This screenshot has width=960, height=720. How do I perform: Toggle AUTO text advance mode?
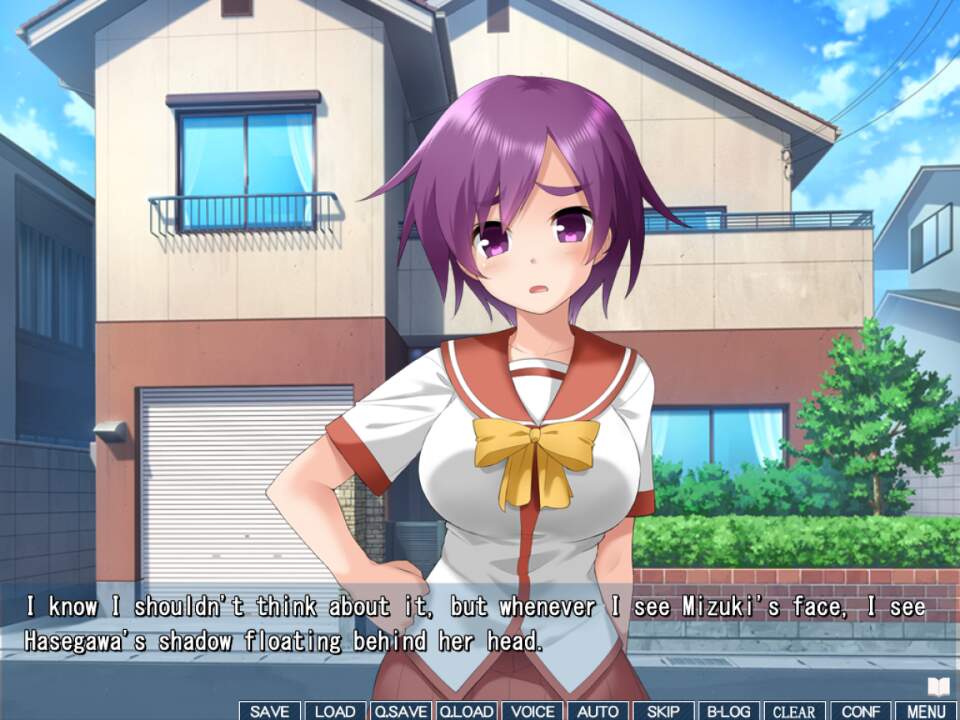[598, 711]
